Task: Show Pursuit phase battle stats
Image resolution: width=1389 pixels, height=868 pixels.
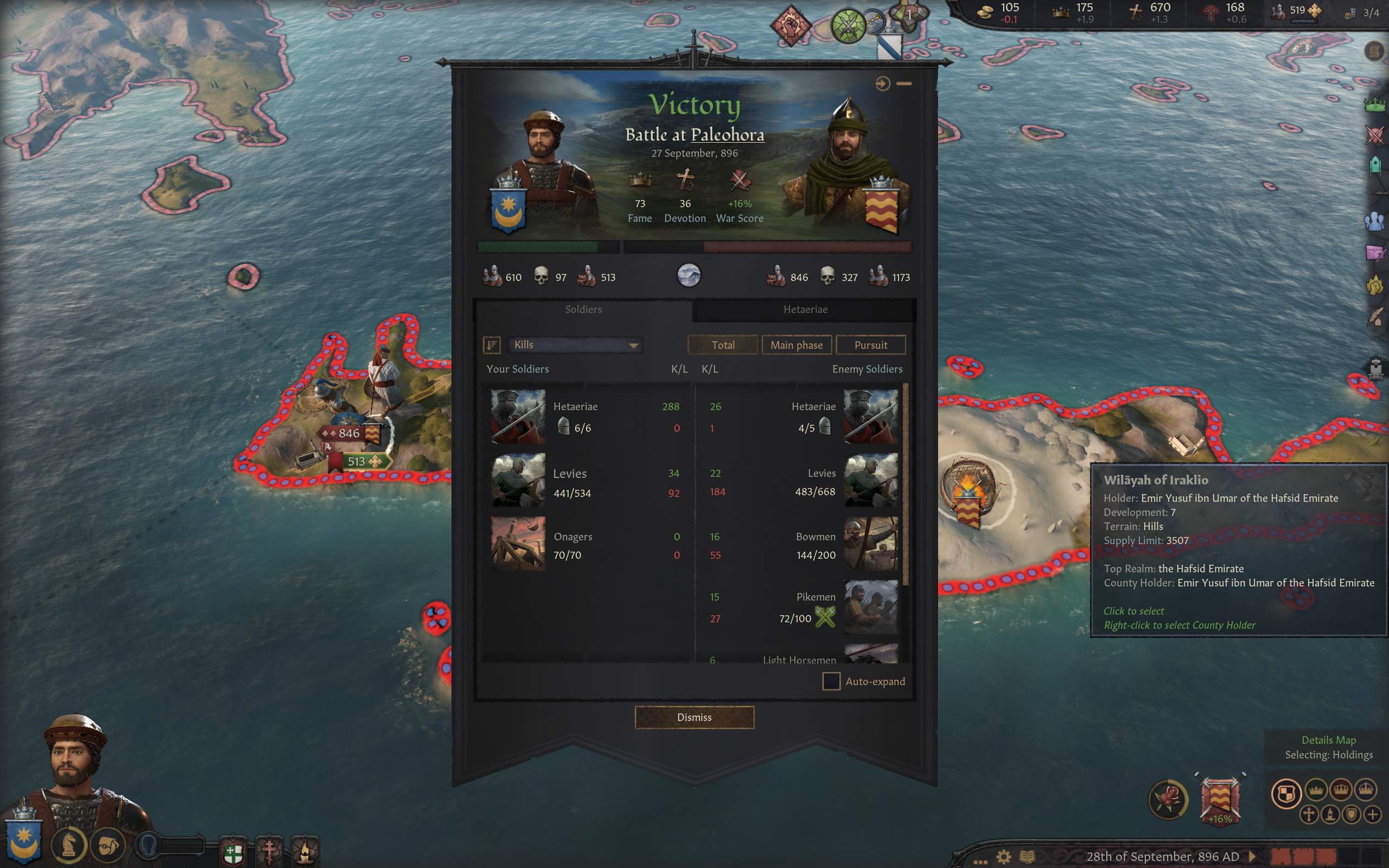Action: tap(870, 345)
